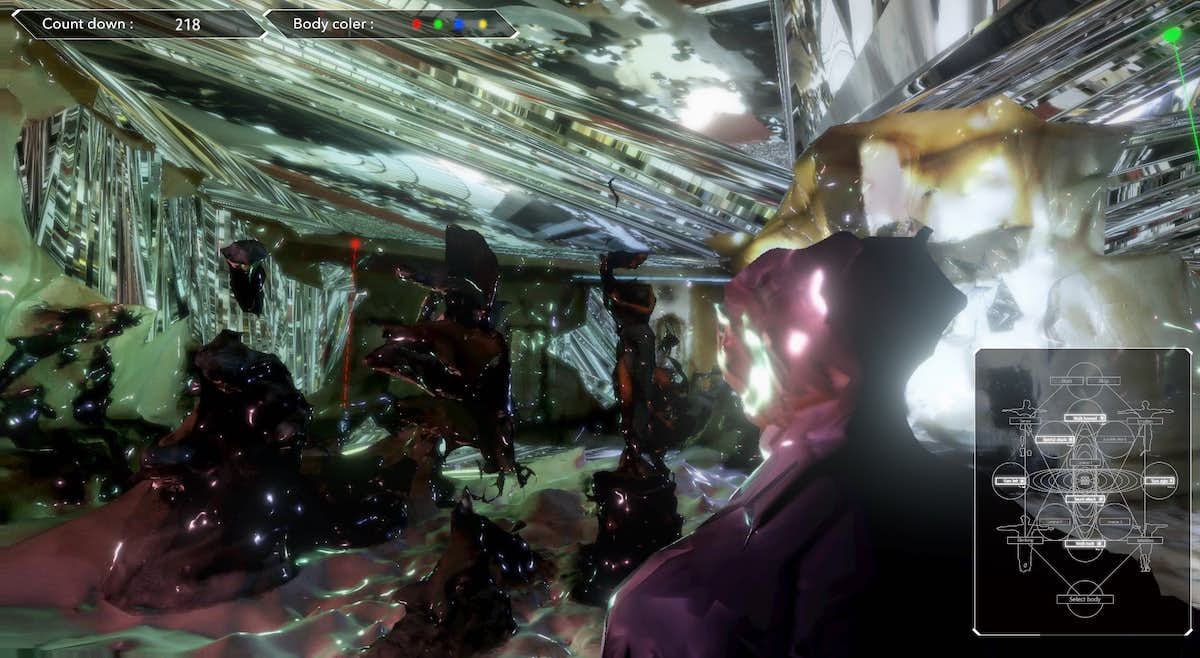Activate Walk forward on the control diagram
This screenshot has width=1200, height=658.
tap(1083, 418)
